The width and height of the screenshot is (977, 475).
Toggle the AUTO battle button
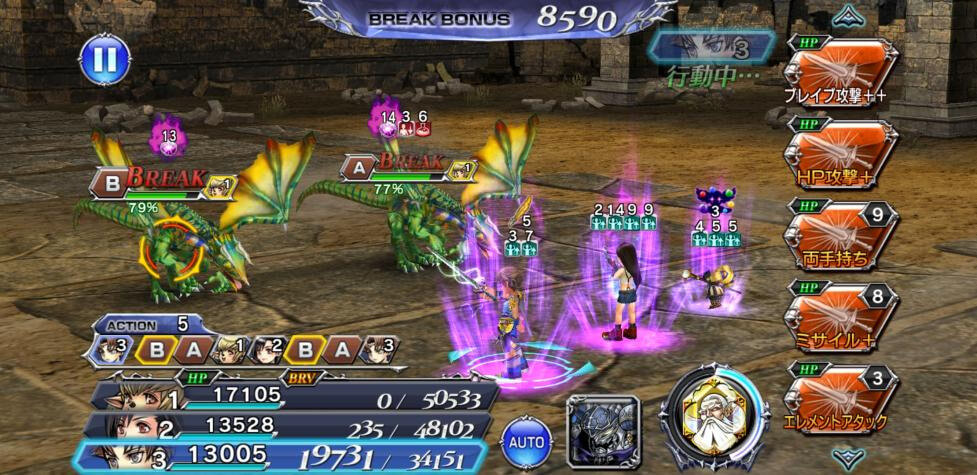tap(528, 441)
